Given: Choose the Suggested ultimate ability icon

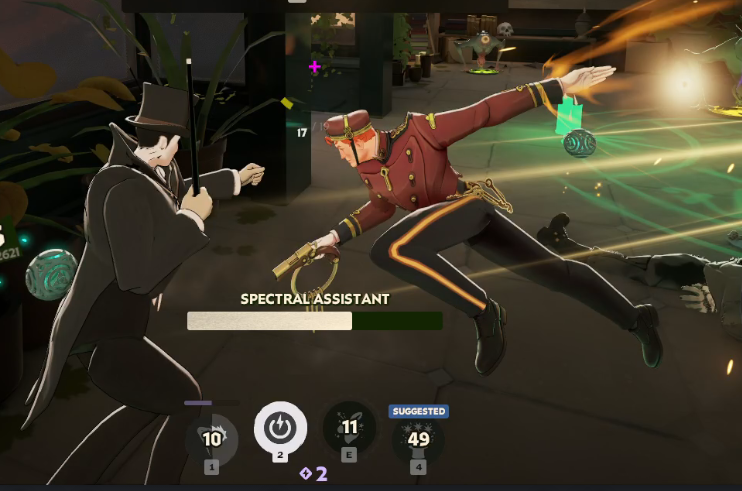Looking at the screenshot, I should click(418, 438).
